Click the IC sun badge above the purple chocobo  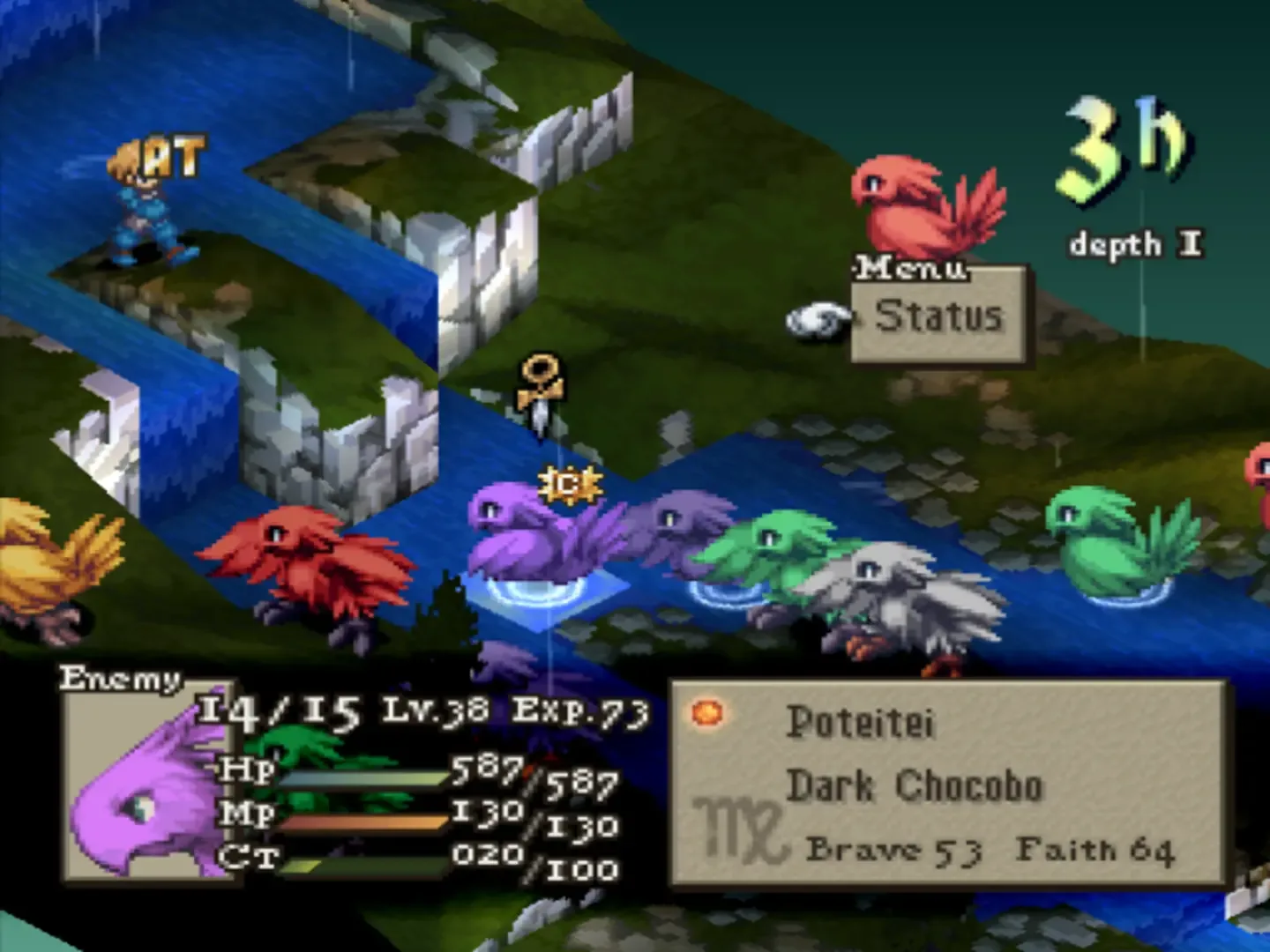point(570,484)
